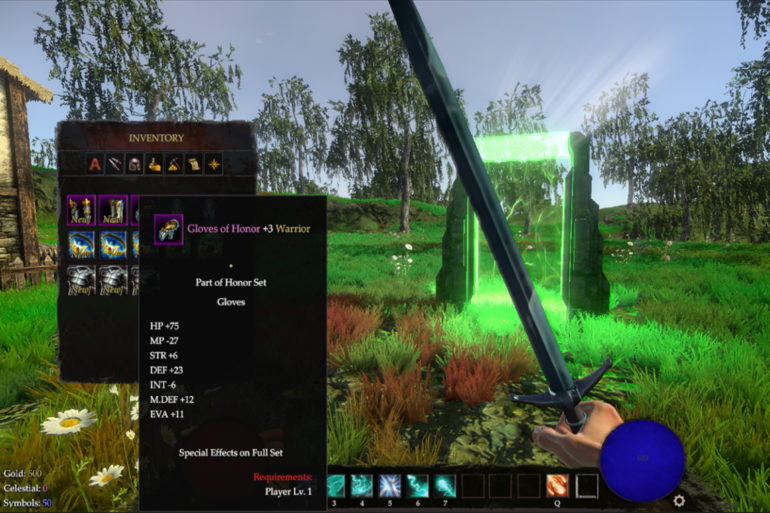Show the potion items tab
Viewport: 770px width, 513px height.
pos(154,164)
